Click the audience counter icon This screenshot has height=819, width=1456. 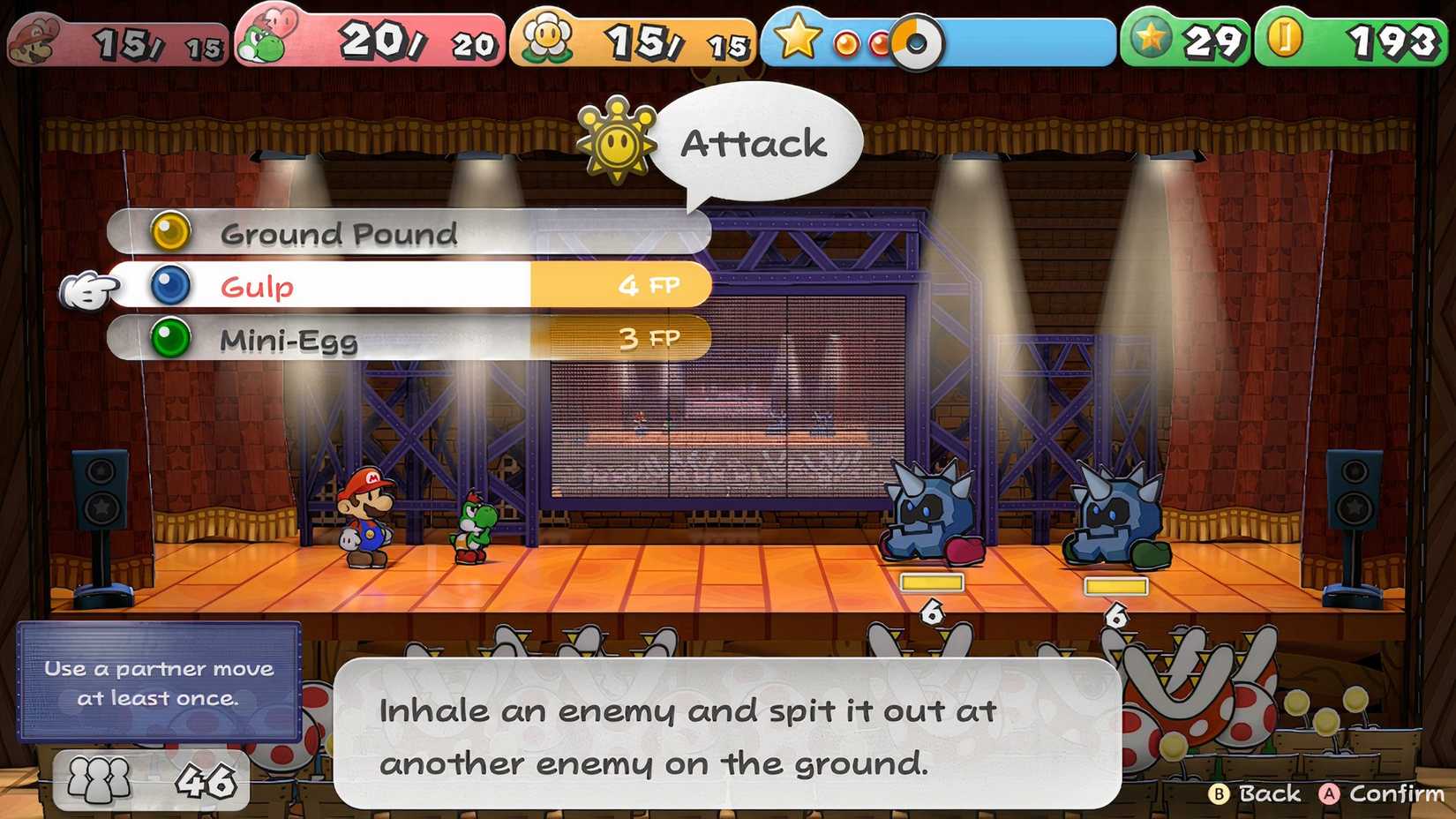pos(97,780)
